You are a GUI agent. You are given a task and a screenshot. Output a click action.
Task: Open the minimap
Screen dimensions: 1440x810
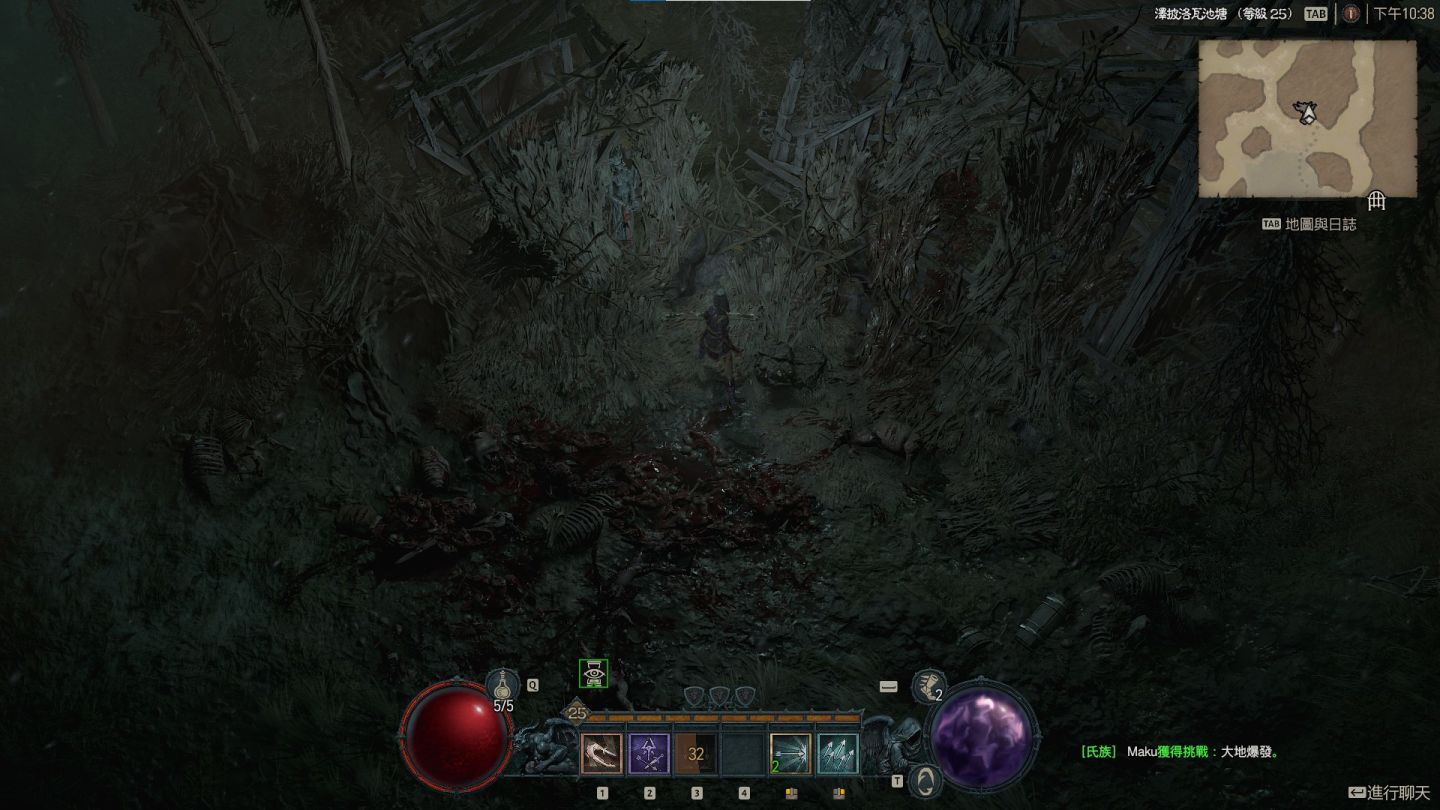click(1307, 119)
